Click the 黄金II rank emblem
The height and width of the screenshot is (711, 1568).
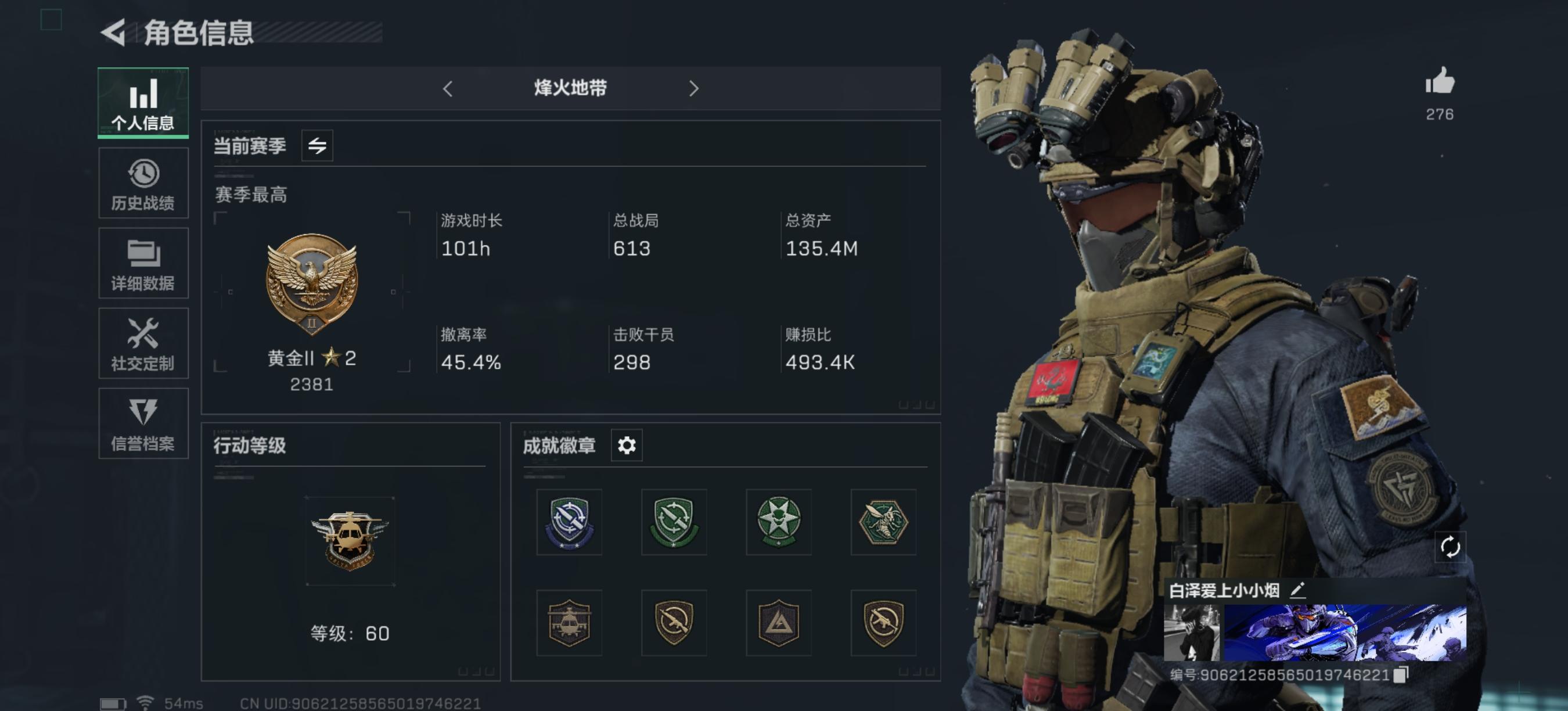coord(312,286)
